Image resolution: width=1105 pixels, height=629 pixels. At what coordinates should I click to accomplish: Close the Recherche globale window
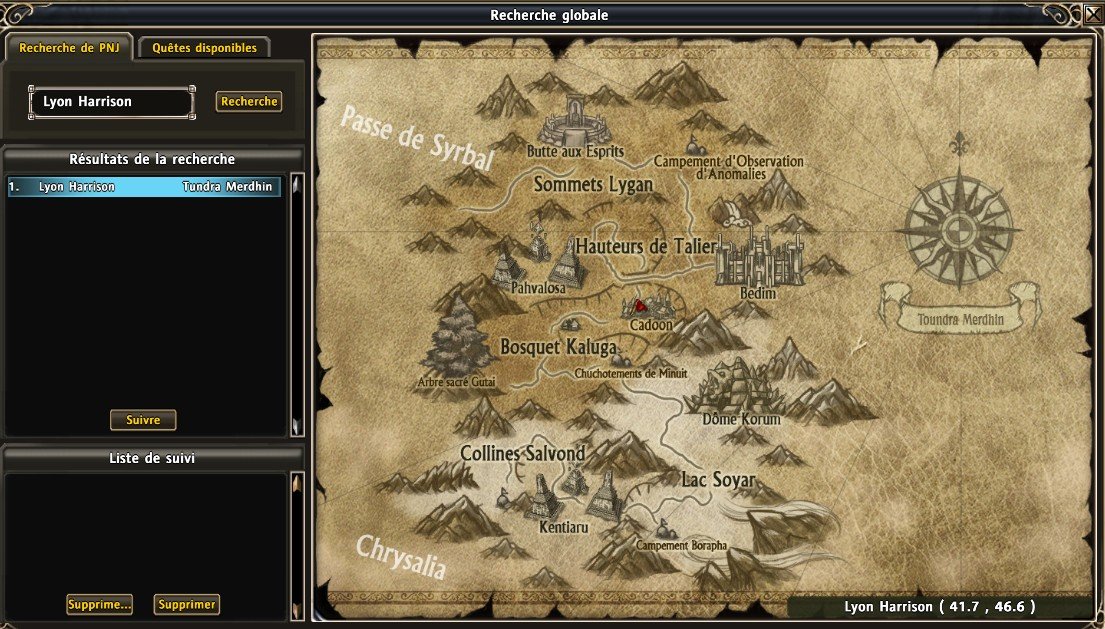[1093, 15]
